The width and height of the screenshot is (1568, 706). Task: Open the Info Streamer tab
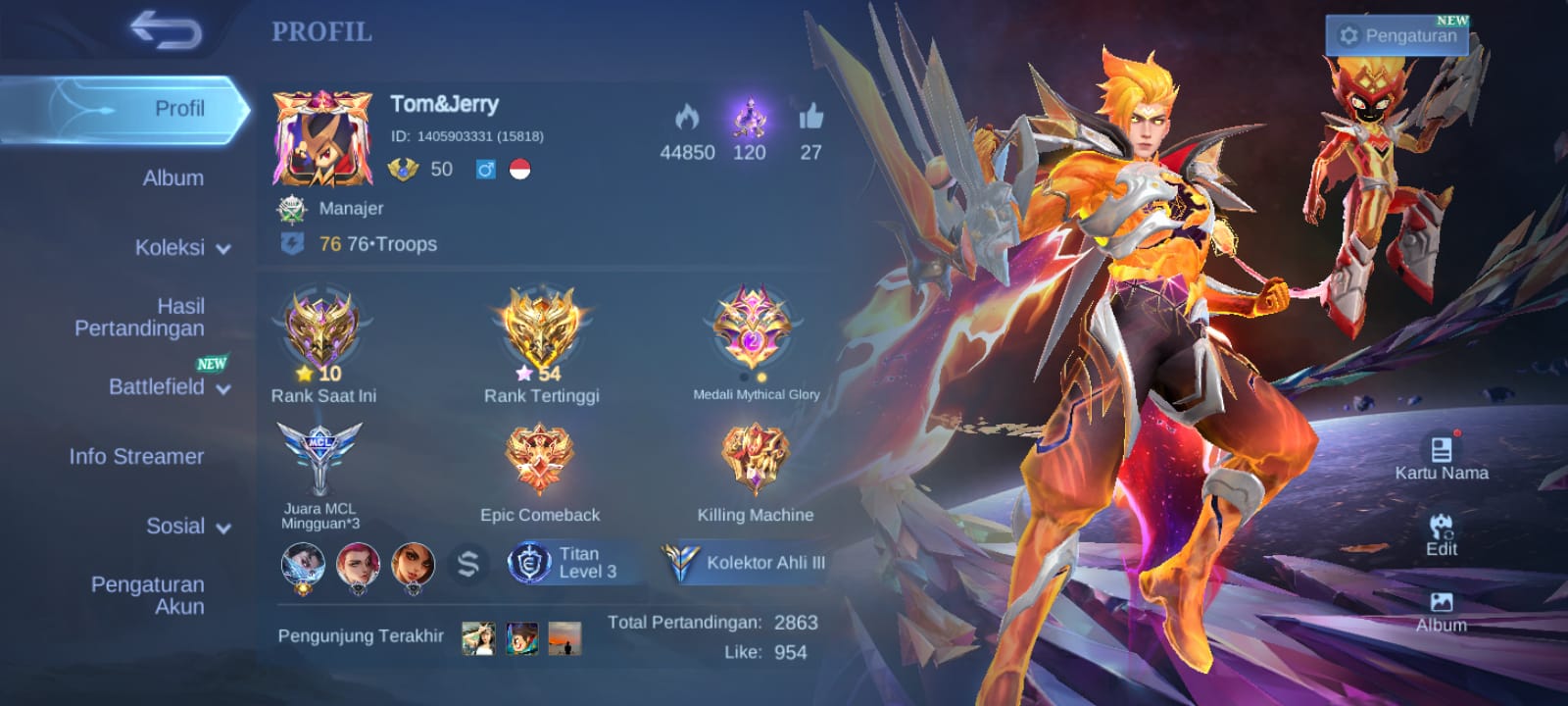(136, 457)
